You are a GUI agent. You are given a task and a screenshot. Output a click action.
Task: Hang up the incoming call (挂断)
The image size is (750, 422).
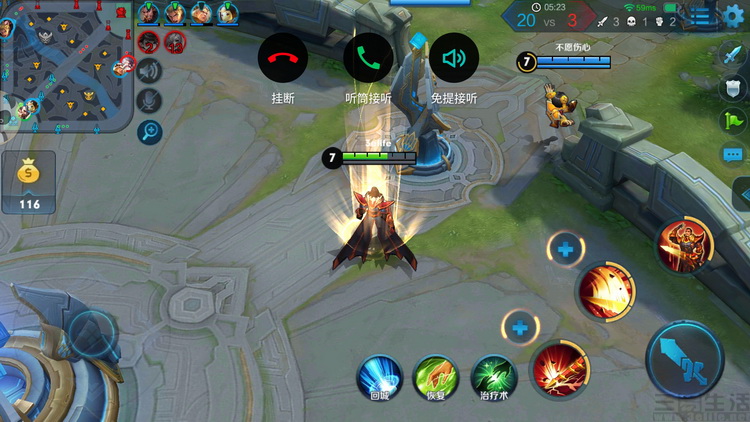(x=283, y=58)
